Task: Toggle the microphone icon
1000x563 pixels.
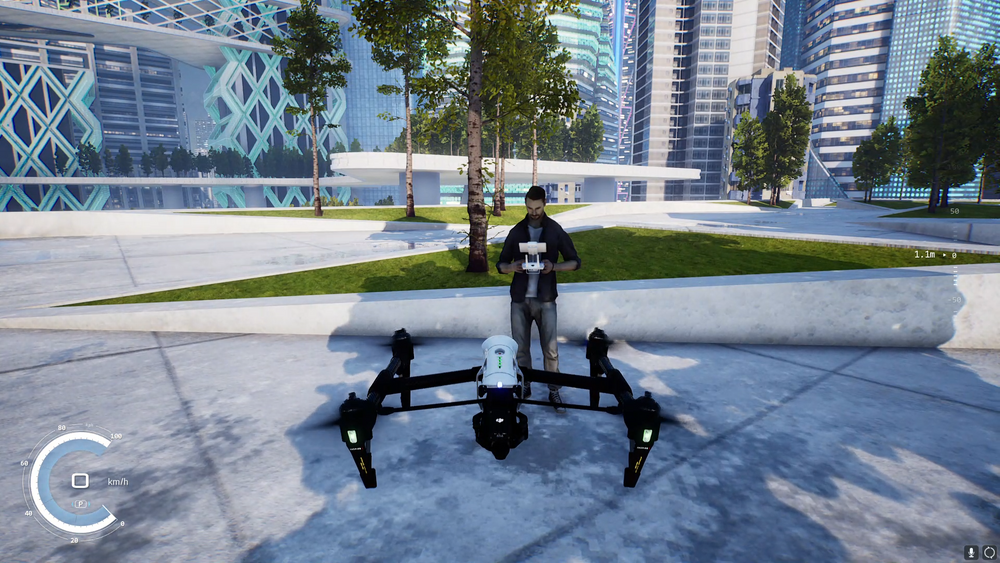Action: (x=971, y=552)
